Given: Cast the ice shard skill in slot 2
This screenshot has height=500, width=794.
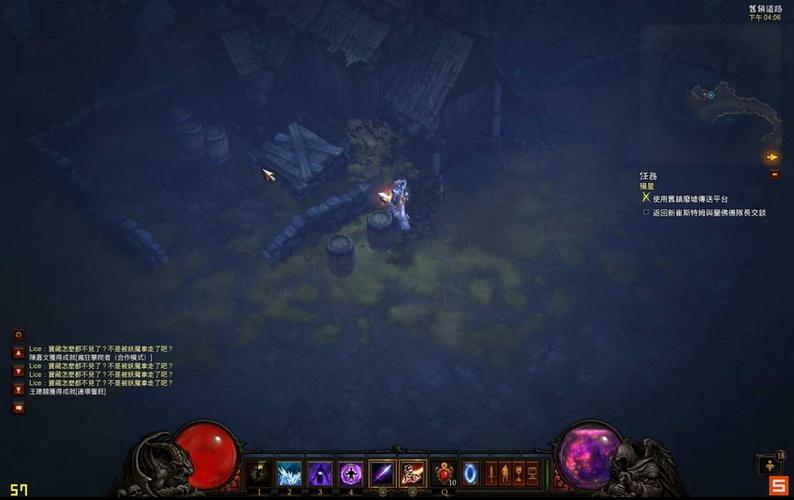Looking at the screenshot, I should (290, 473).
